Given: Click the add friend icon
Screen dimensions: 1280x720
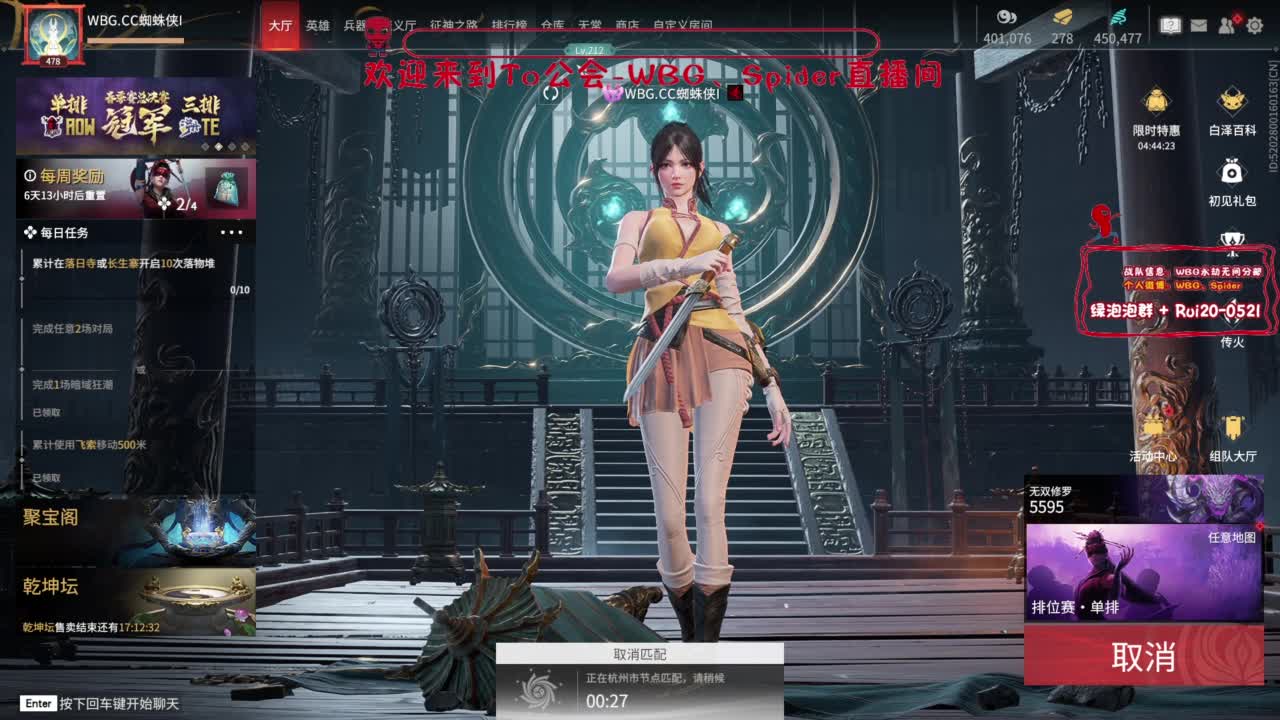Looking at the screenshot, I should click(x=1226, y=25).
